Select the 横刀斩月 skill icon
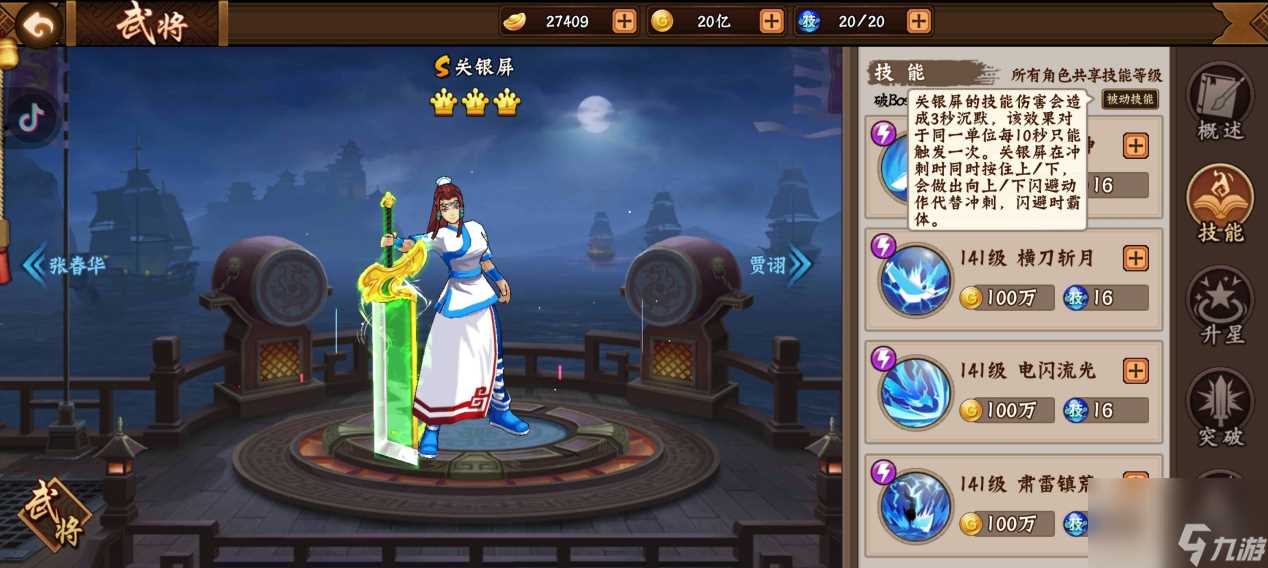The width and height of the screenshot is (1268, 568). 915,281
